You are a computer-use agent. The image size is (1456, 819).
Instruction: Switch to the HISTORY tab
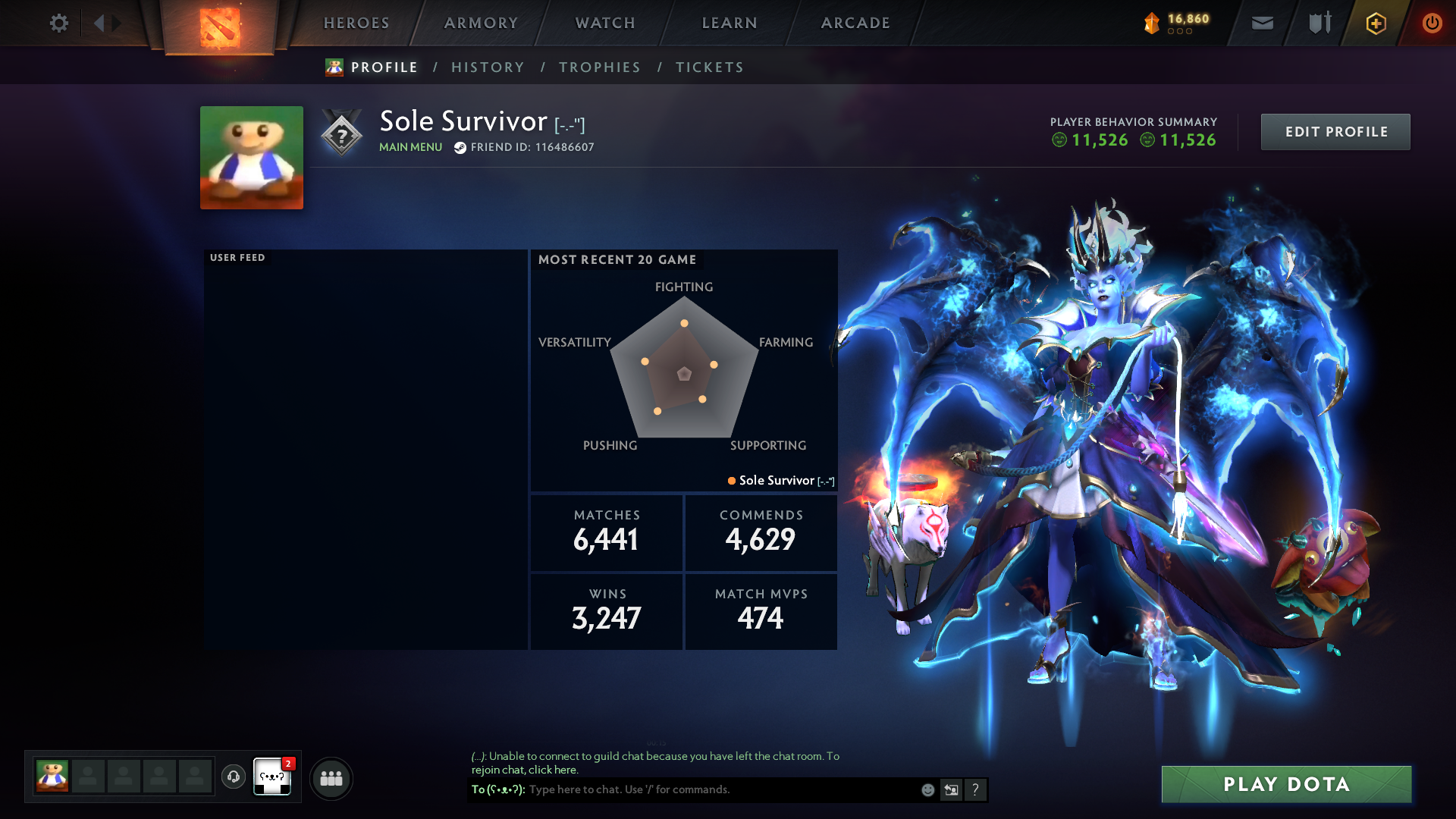[488, 67]
